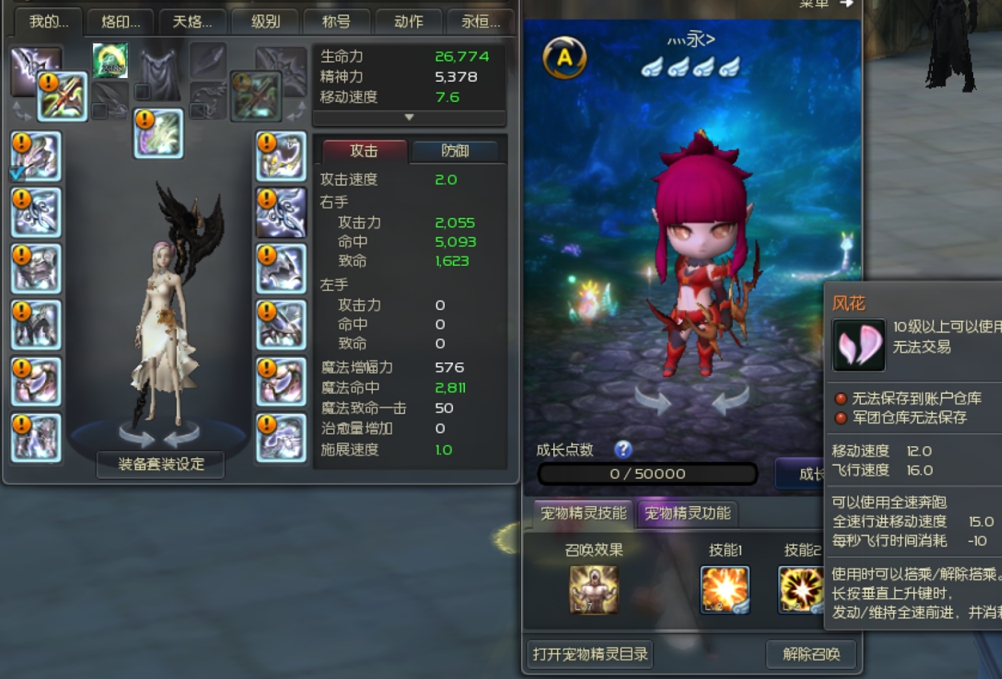Select the 召唤效果 summon effect icon
Viewport: 1002px width, 679px height.
pos(594,589)
